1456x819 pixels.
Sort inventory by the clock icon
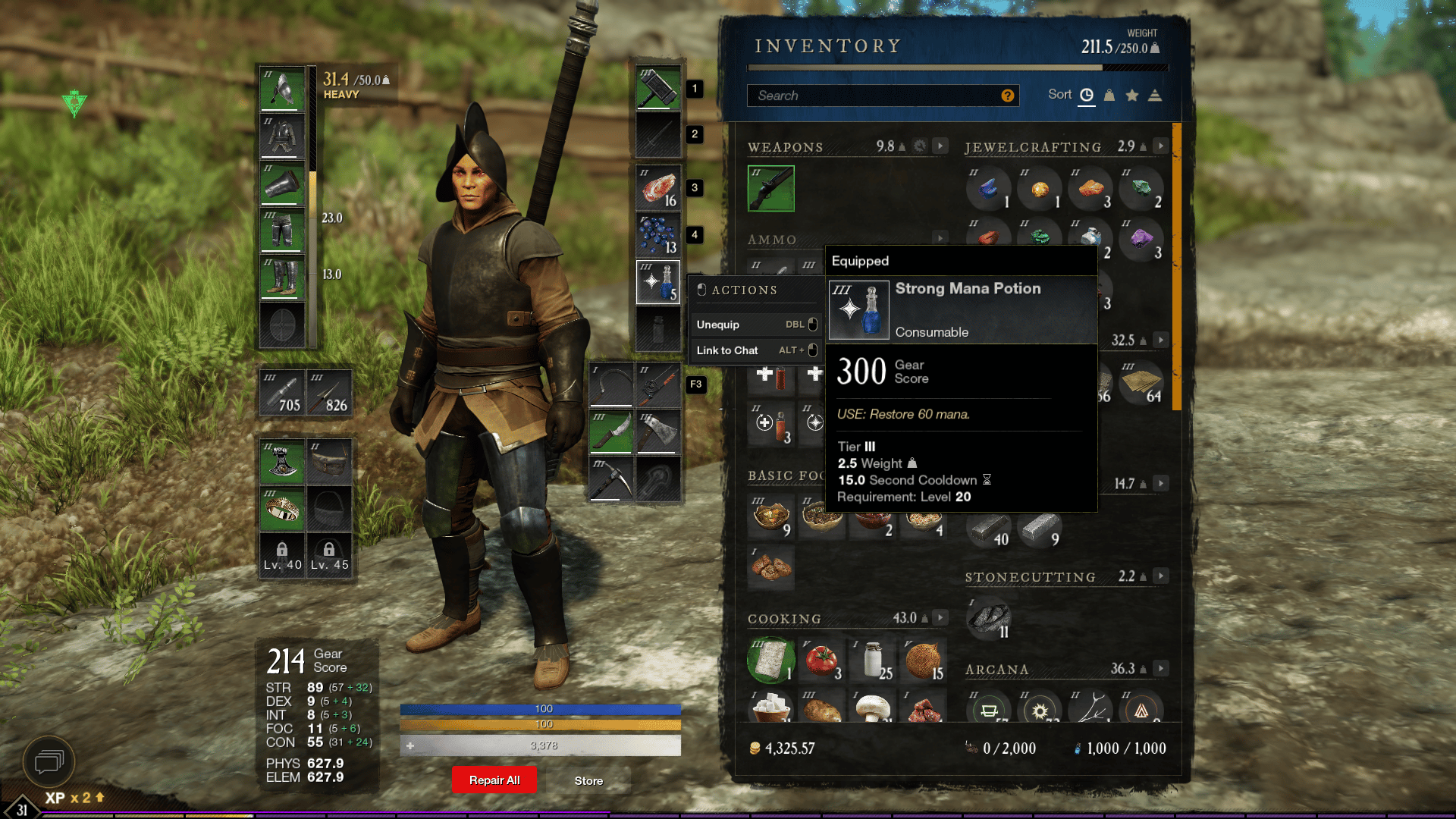pyautogui.click(x=1087, y=95)
